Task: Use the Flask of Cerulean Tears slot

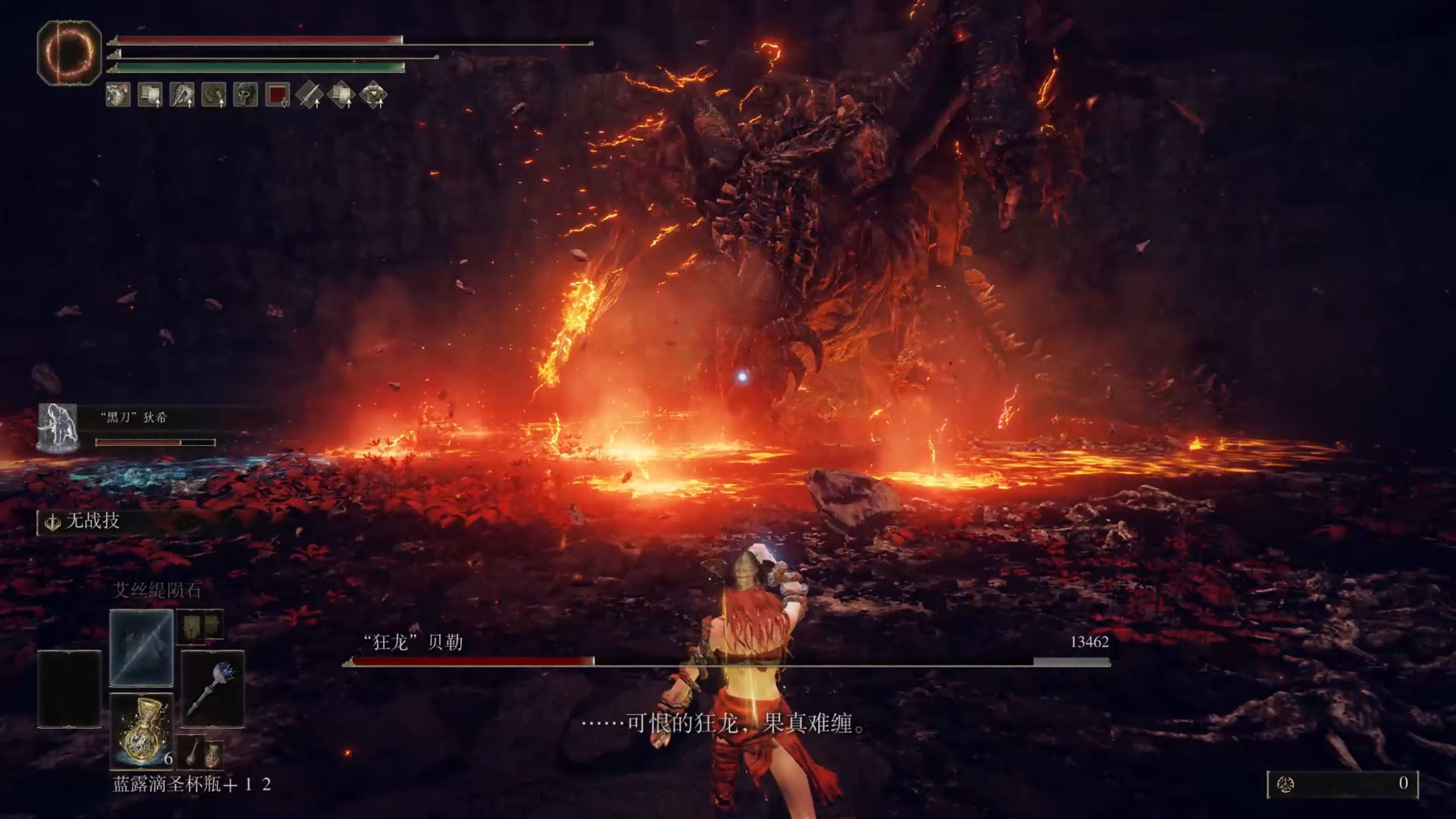Action: click(141, 730)
